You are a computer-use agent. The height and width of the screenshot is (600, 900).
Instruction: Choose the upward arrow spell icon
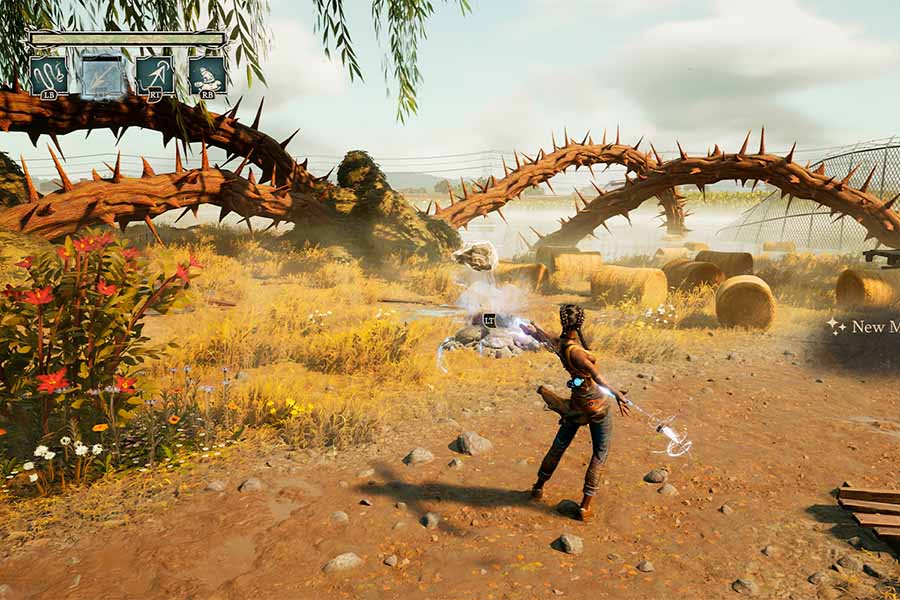point(154,75)
